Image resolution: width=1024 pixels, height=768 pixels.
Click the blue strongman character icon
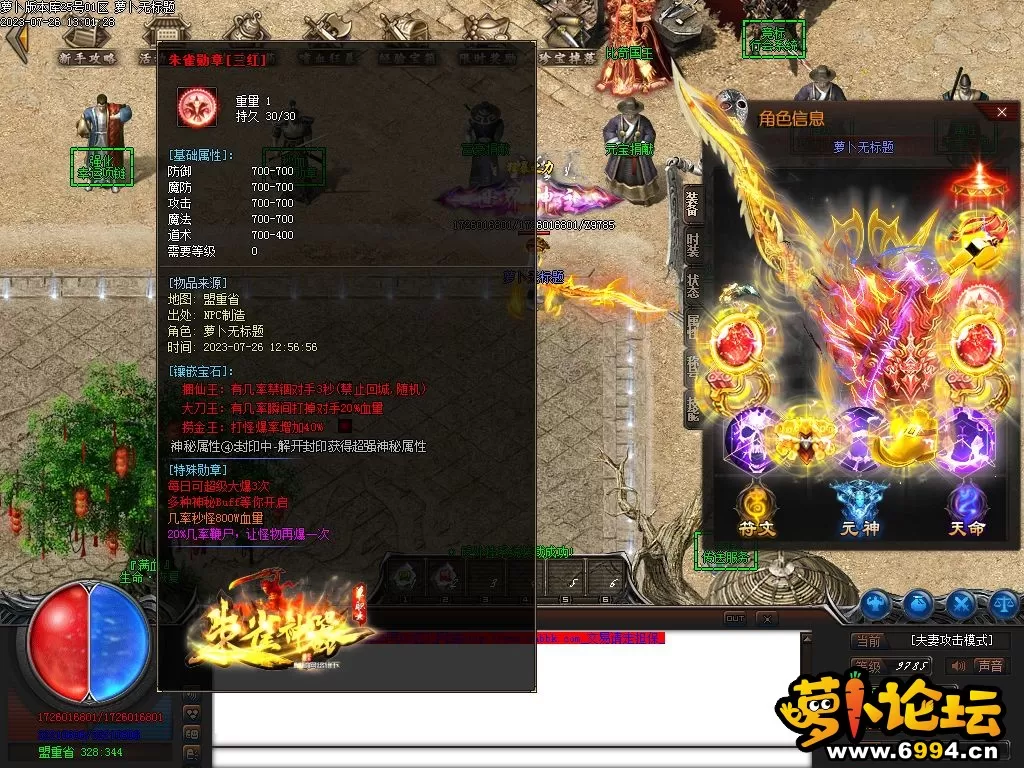(x=875, y=603)
